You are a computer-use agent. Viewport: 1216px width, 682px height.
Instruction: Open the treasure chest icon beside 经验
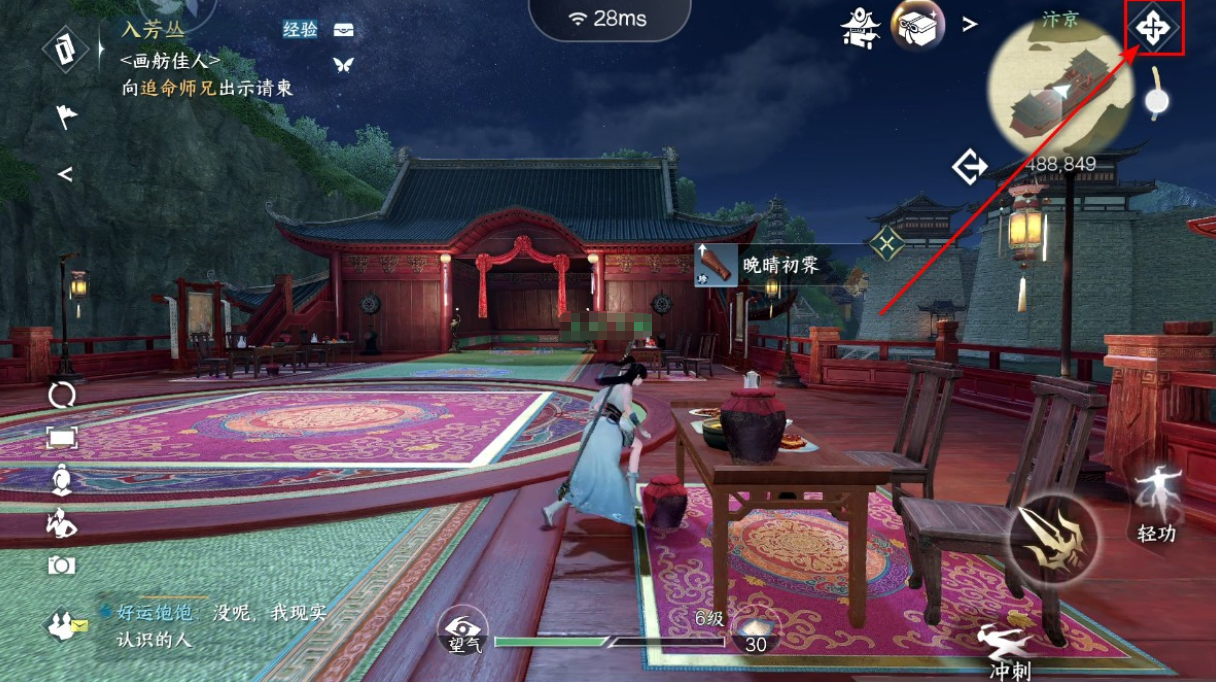(343, 30)
